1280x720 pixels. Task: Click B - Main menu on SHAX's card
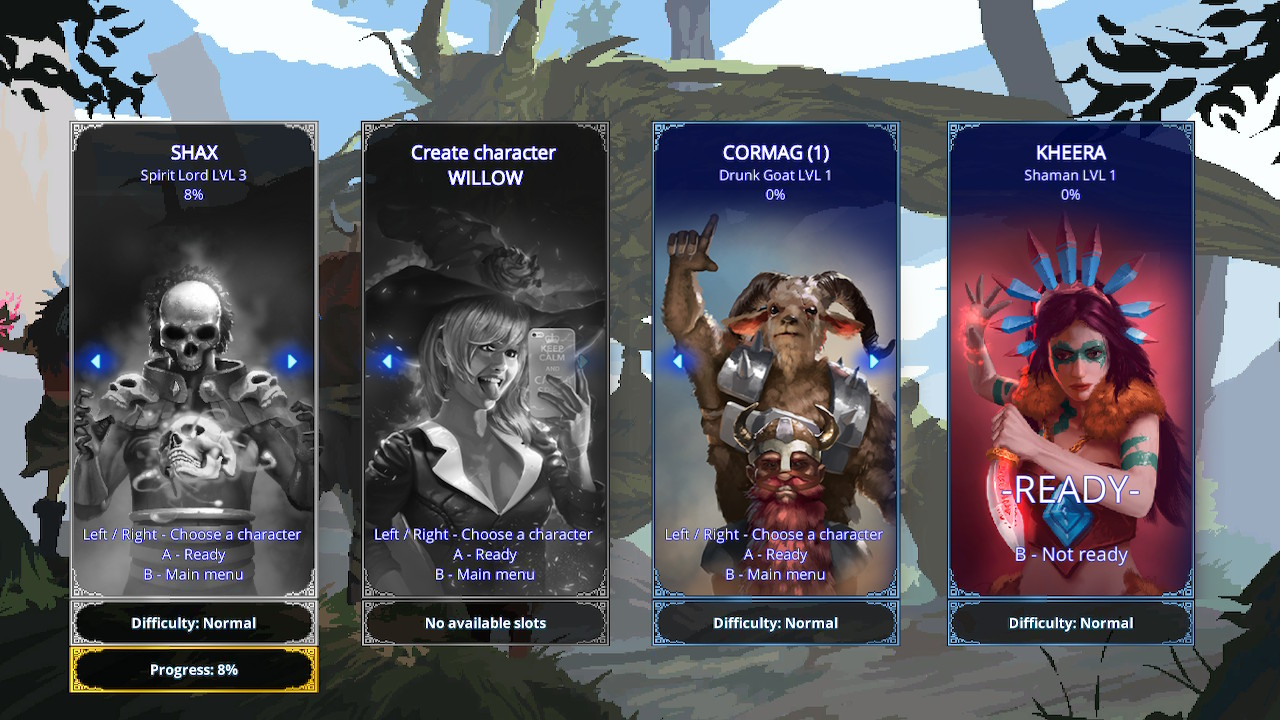(x=193, y=574)
